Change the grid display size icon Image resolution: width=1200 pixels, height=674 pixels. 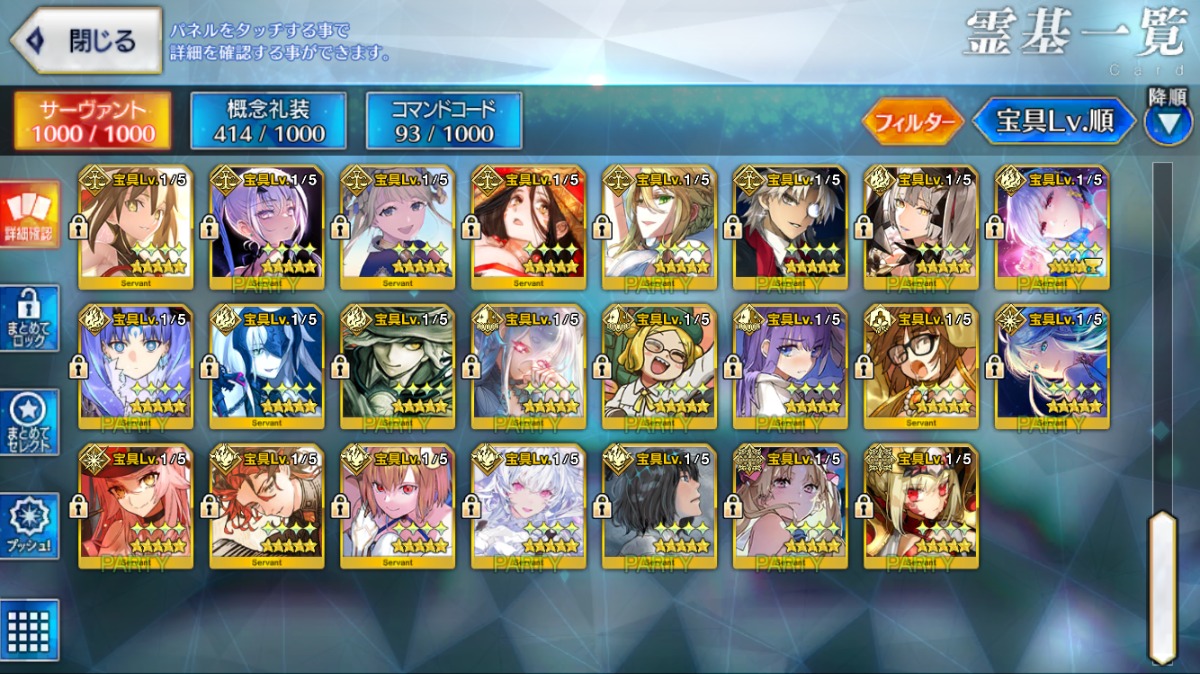tap(30, 630)
